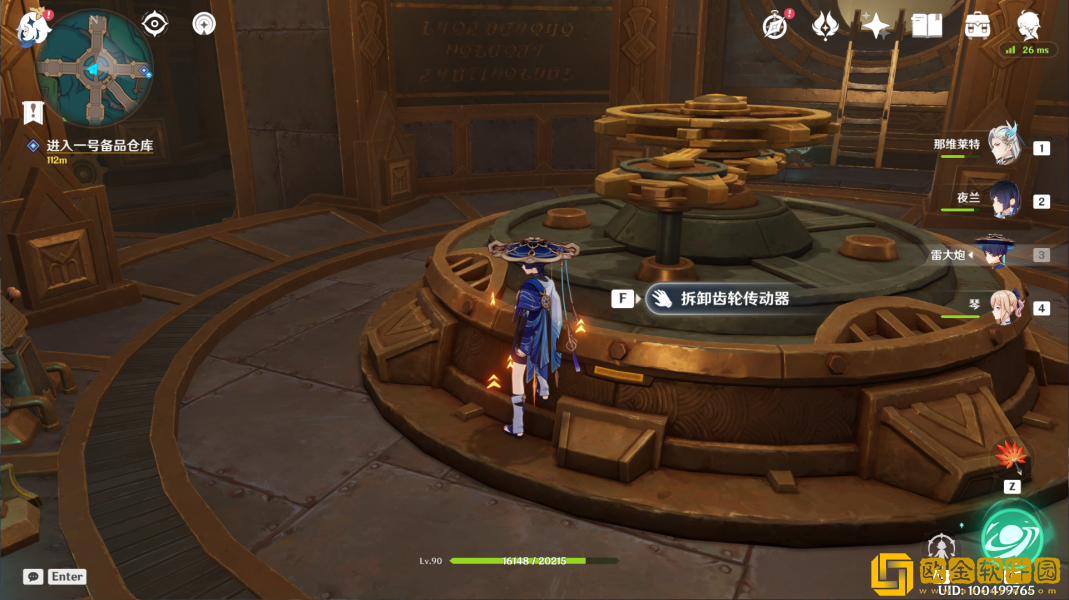Switch to party member 那维莱特
1069x600 pixels.
1003,146
